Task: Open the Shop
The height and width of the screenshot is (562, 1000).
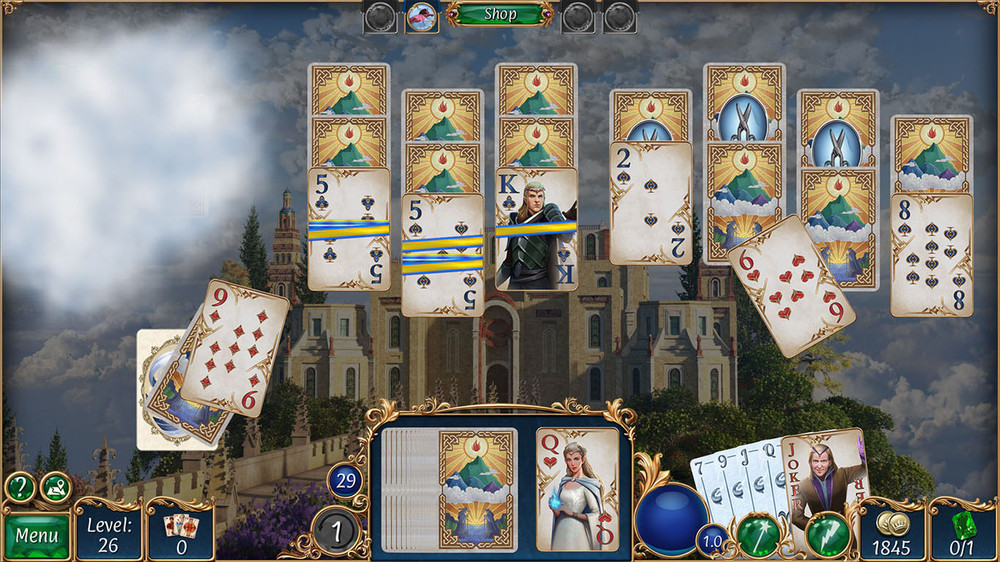Action: tap(500, 14)
